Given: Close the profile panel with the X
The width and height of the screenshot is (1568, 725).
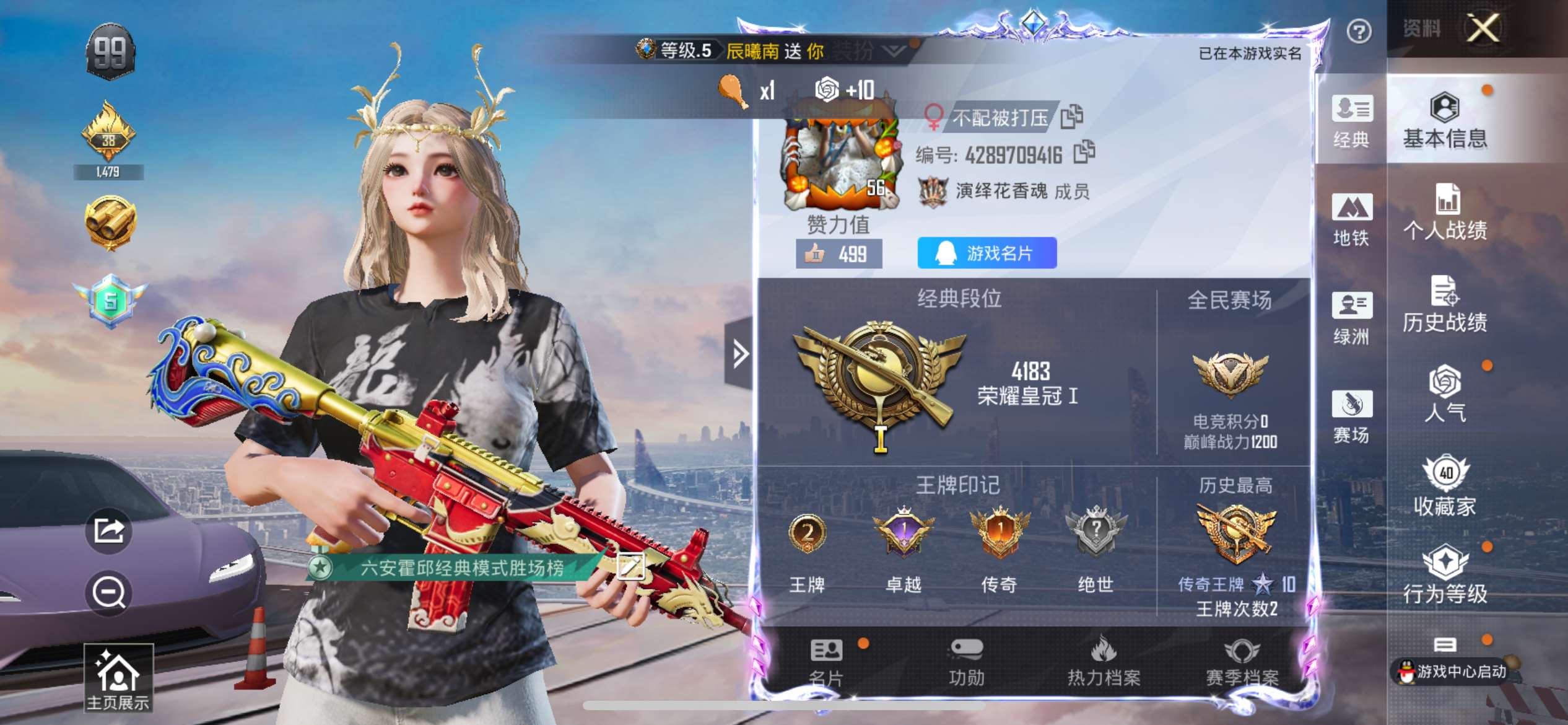Looking at the screenshot, I should (x=1483, y=28).
